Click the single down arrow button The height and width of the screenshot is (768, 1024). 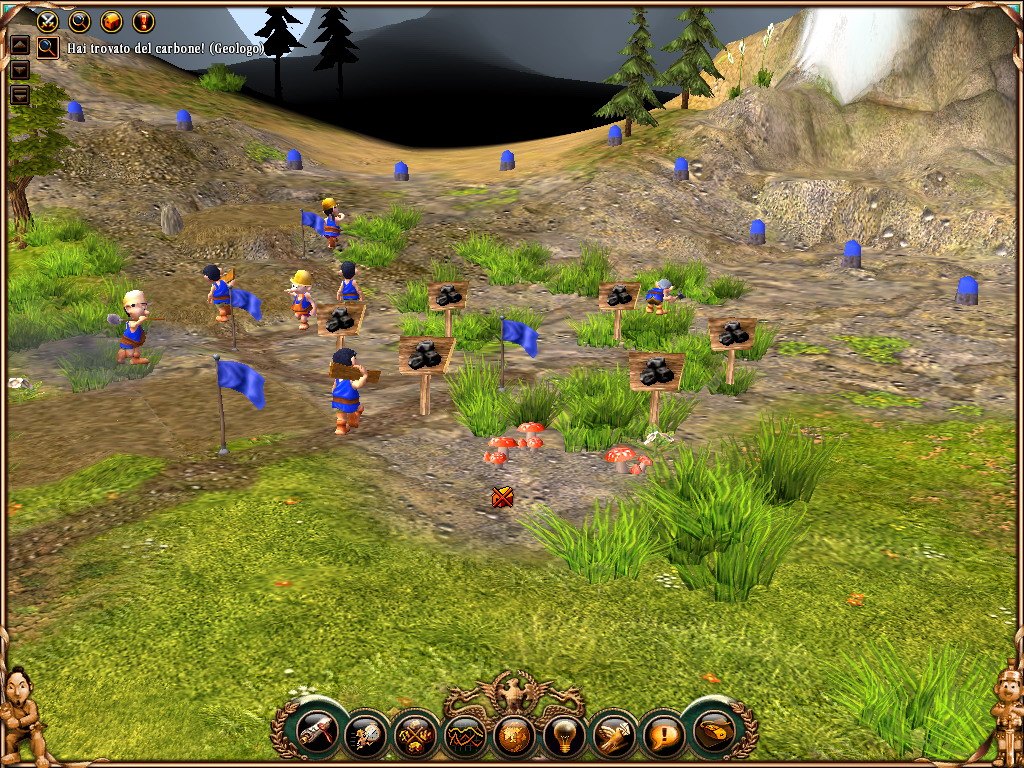click(x=19, y=70)
